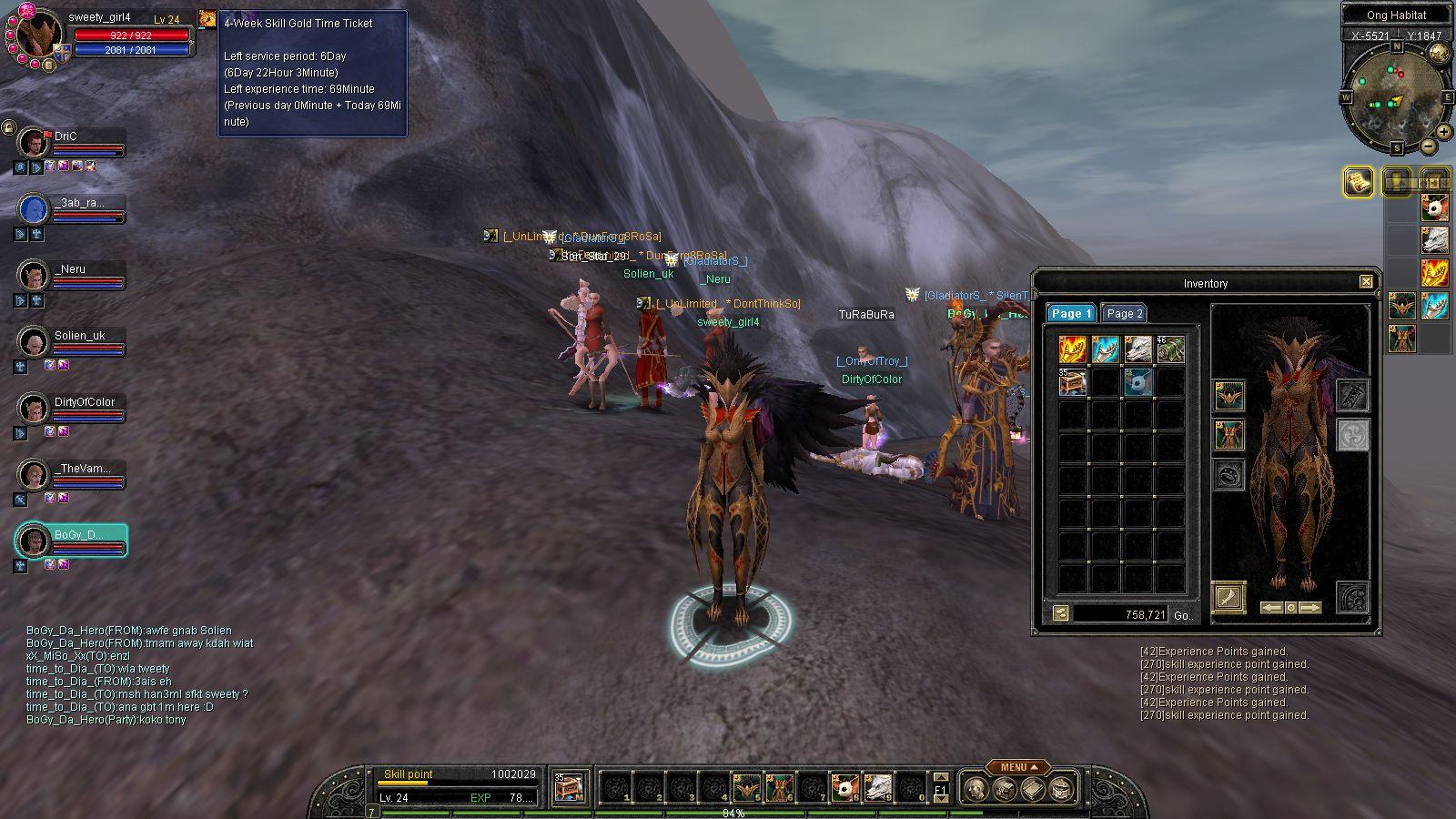Click the green scroll stack of 46
This screenshot has height=819, width=1456.
1170,349
